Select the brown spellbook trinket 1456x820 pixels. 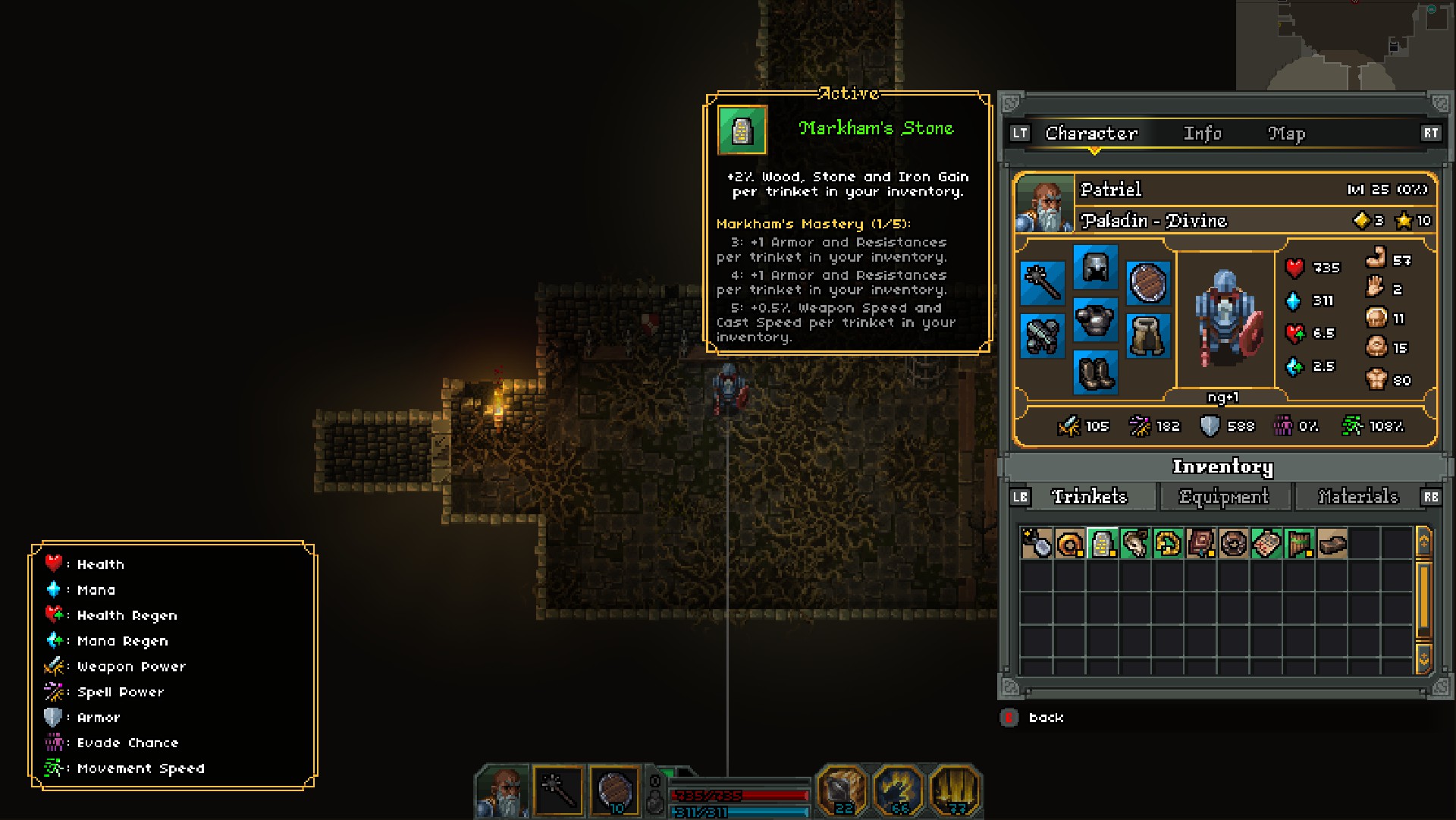click(1200, 543)
